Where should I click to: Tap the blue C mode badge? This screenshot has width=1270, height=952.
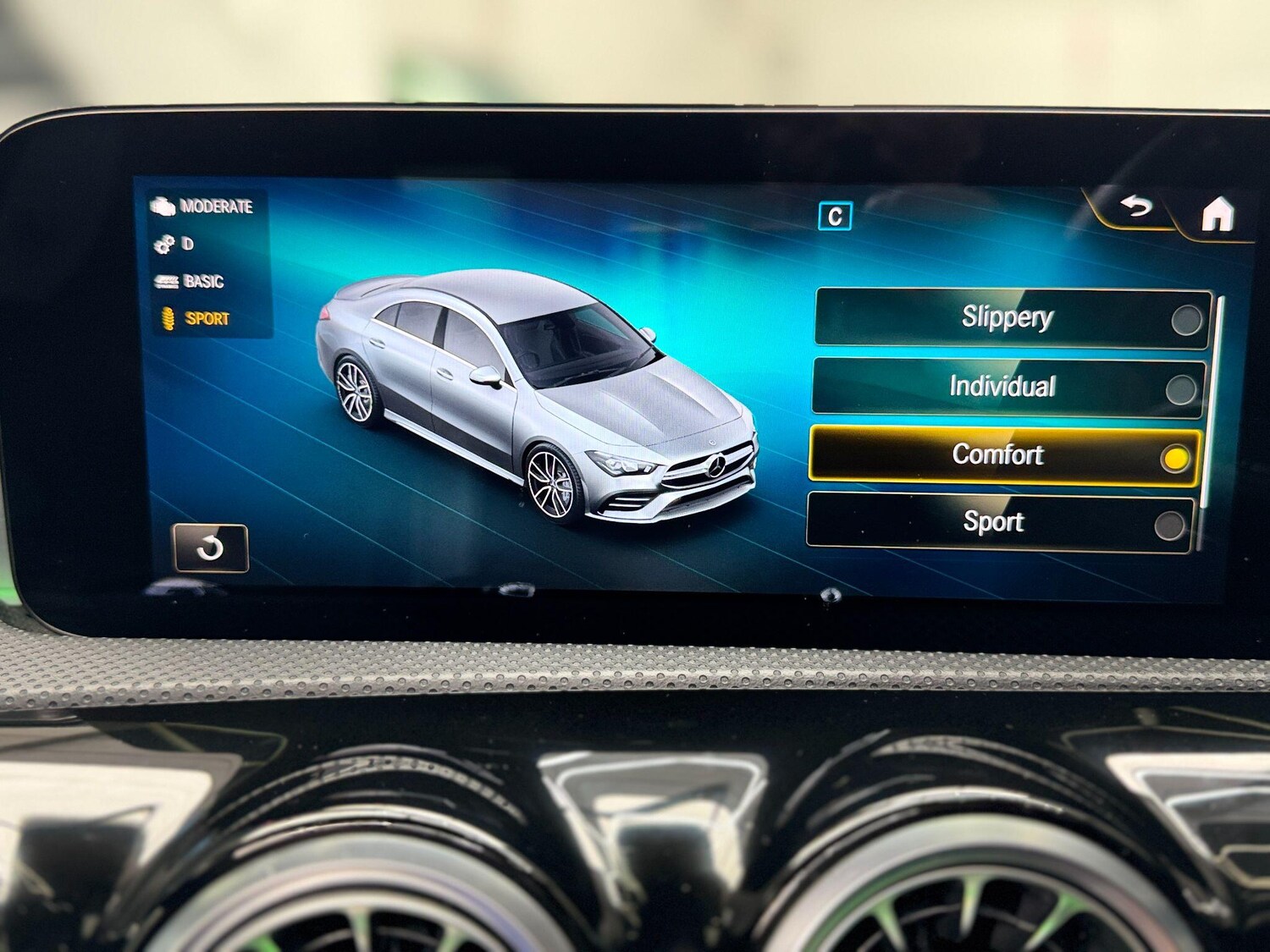(834, 217)
